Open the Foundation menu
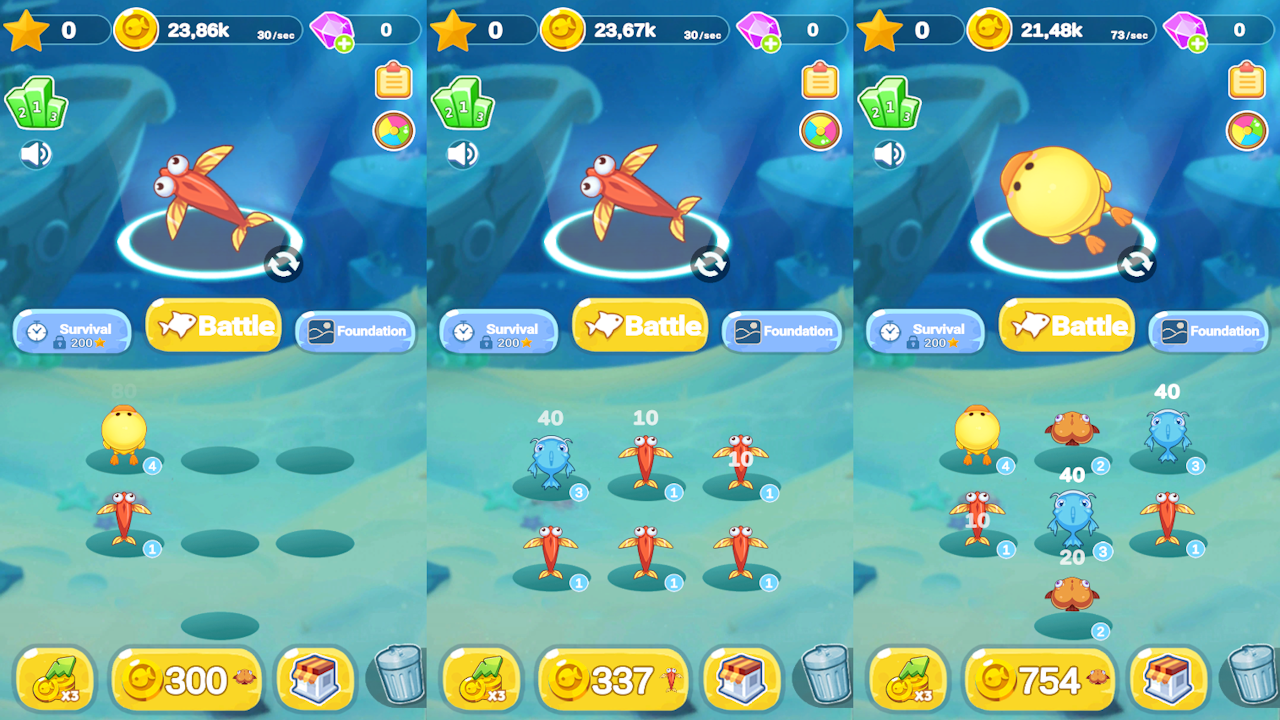The image size is (1280, 720). (x=355, y=331)
